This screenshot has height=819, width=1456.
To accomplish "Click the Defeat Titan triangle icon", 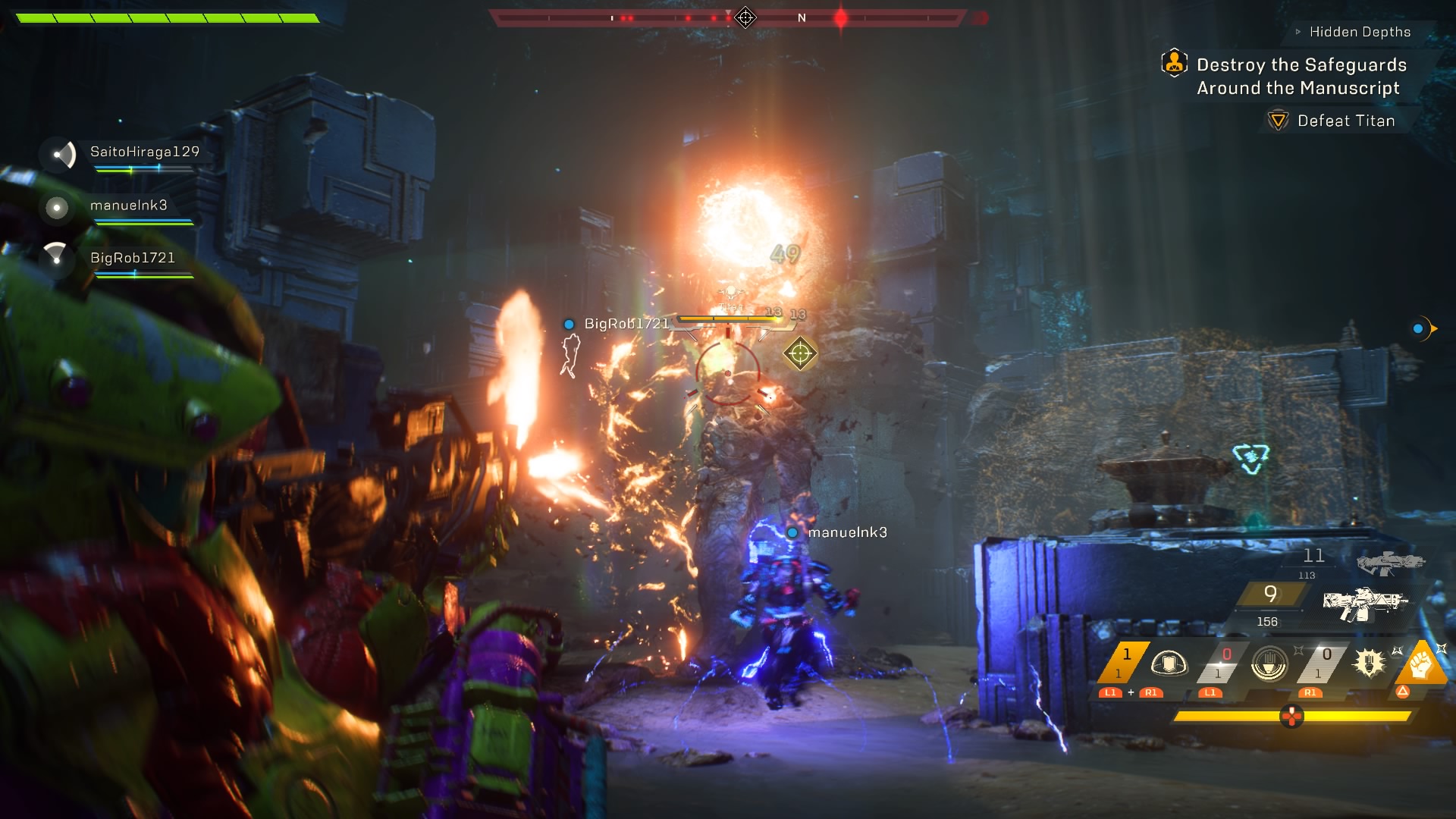I will tap(1279, 120).
